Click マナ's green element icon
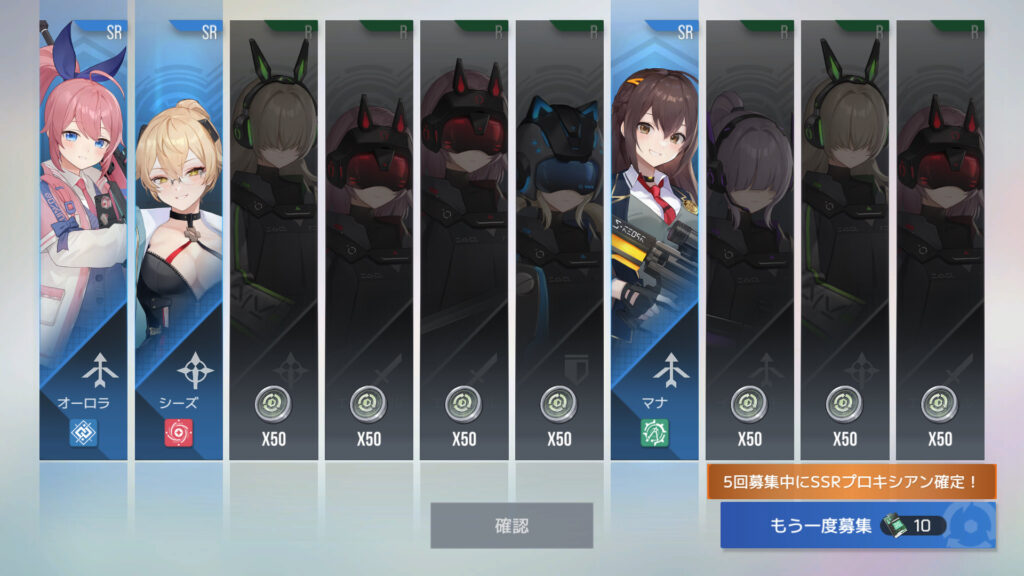The height and width of the screenshot is (576, 1024). click(x=655, y=432)
